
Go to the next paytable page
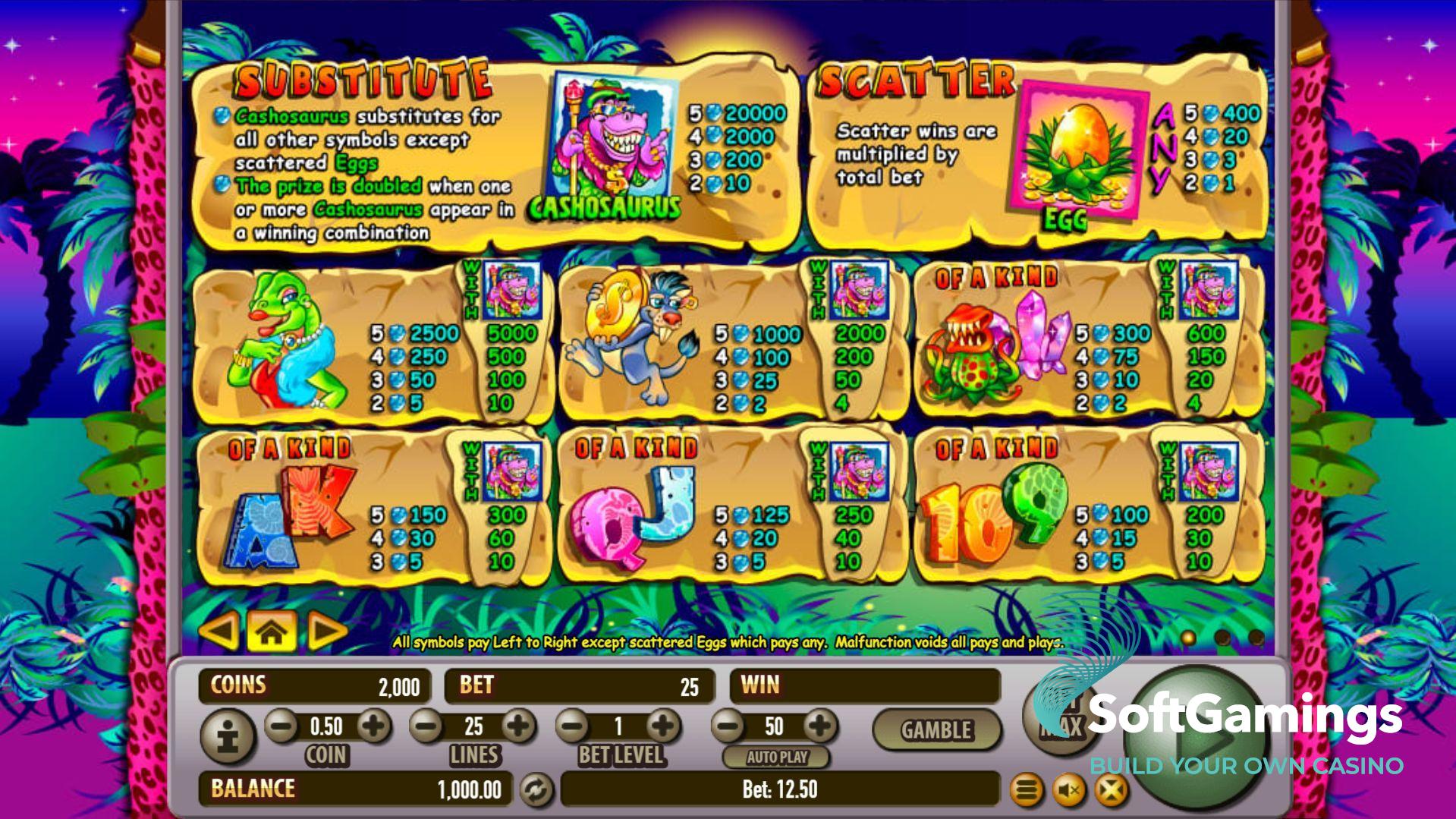(328, 631)
